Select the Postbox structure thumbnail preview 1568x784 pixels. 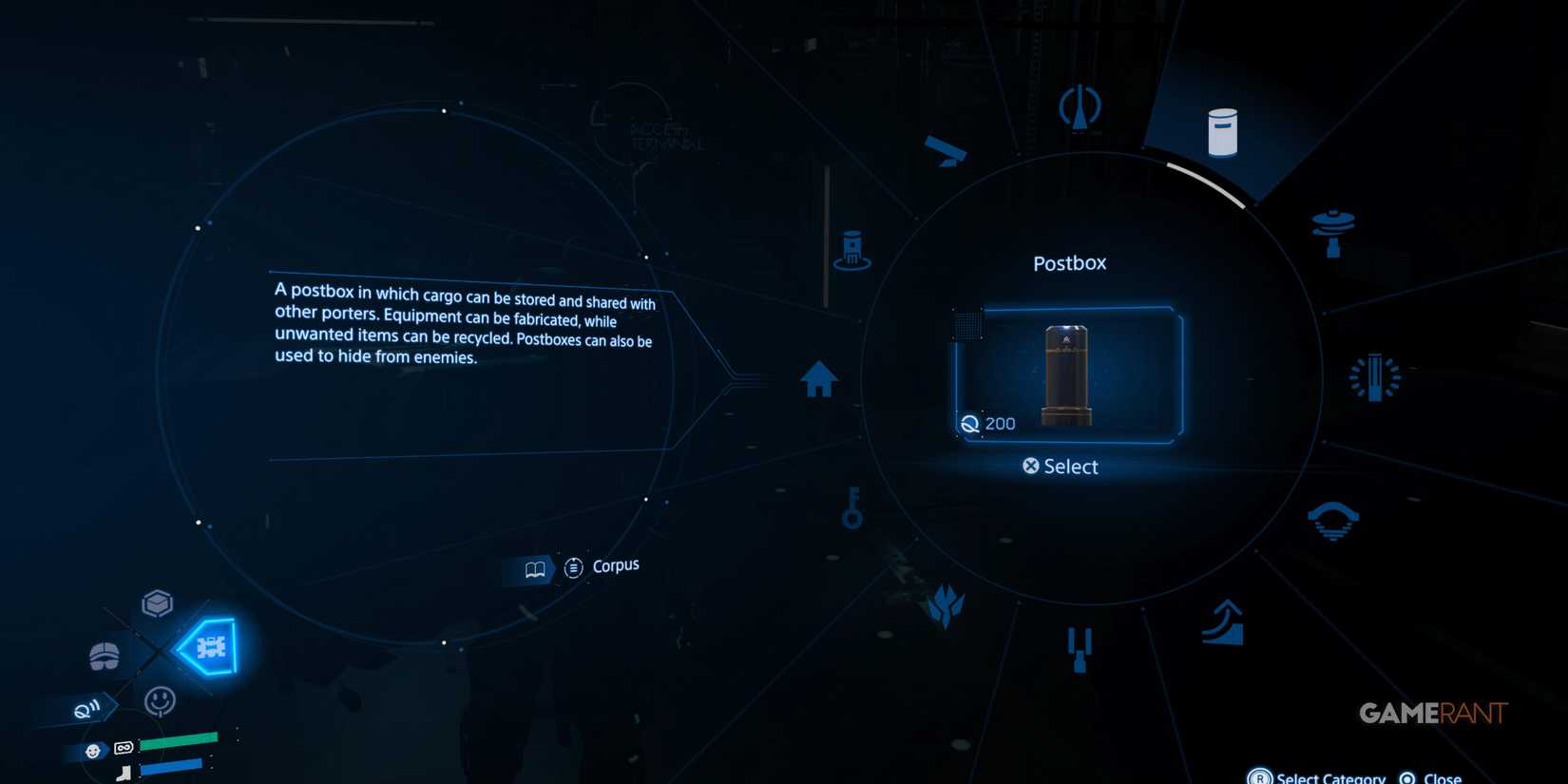(x=1066, y=375)
